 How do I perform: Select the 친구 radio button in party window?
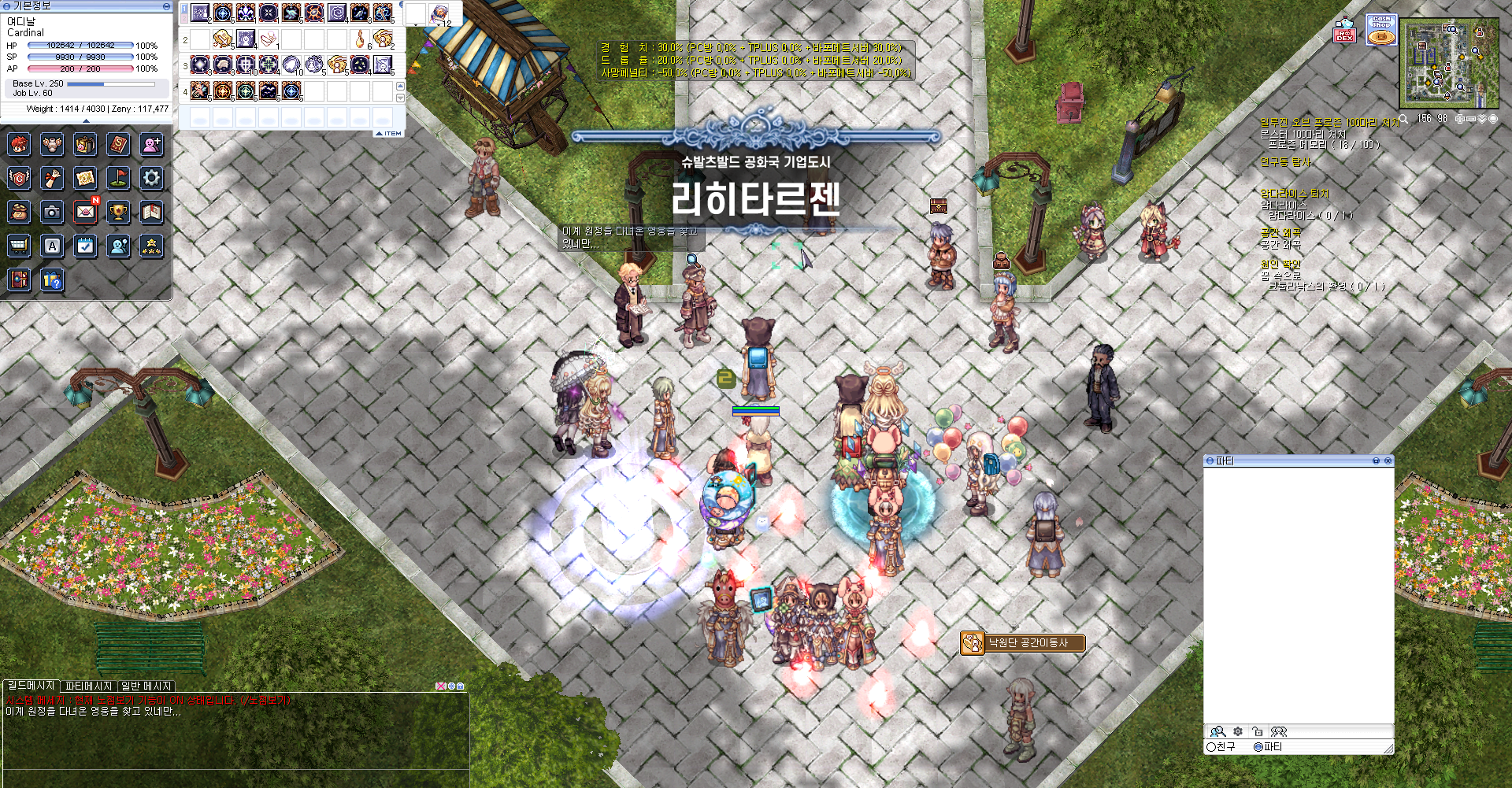tap(1212, 747)
